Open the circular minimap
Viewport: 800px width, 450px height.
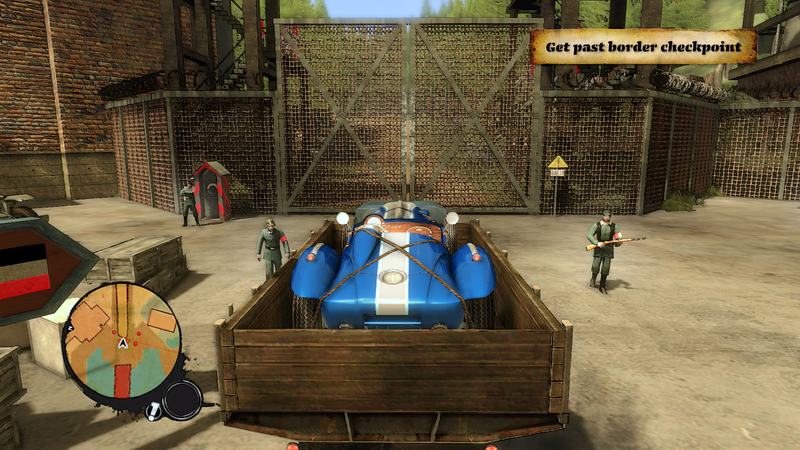pyautogui.click(x=121, y=340)
